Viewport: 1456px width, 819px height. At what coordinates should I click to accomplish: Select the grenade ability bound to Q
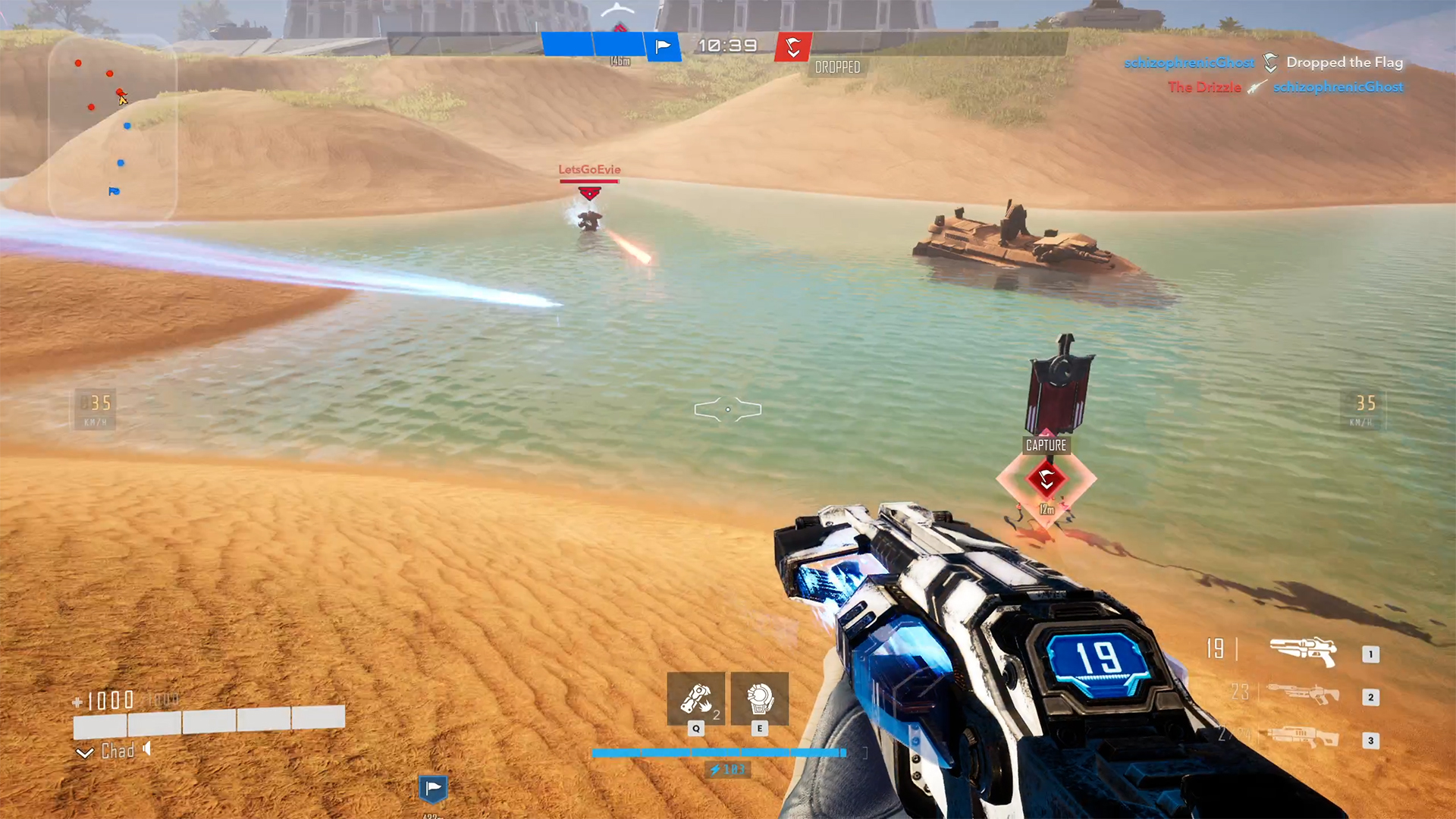[x=695, y=698]
